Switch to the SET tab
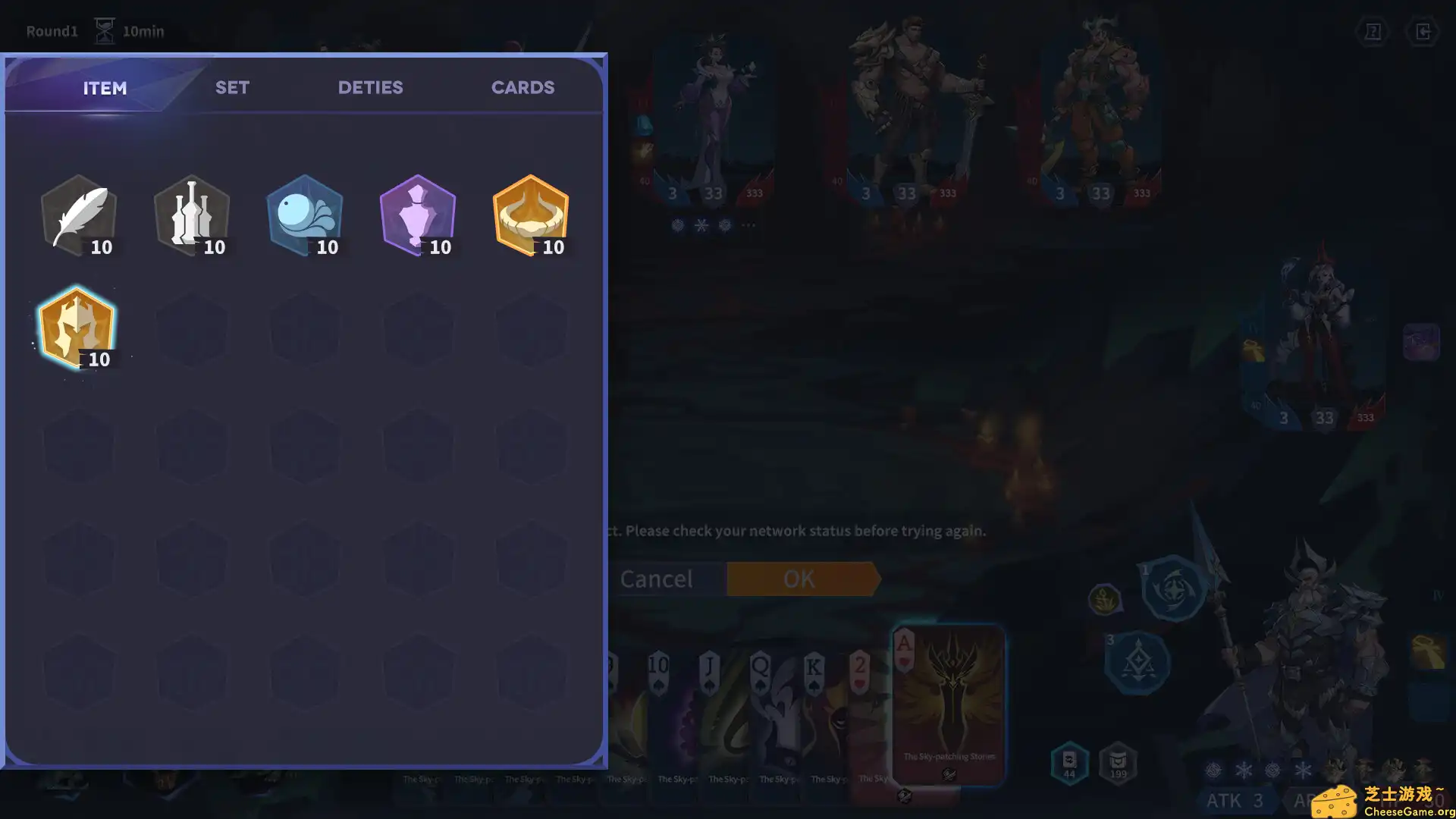 (232, 87)
